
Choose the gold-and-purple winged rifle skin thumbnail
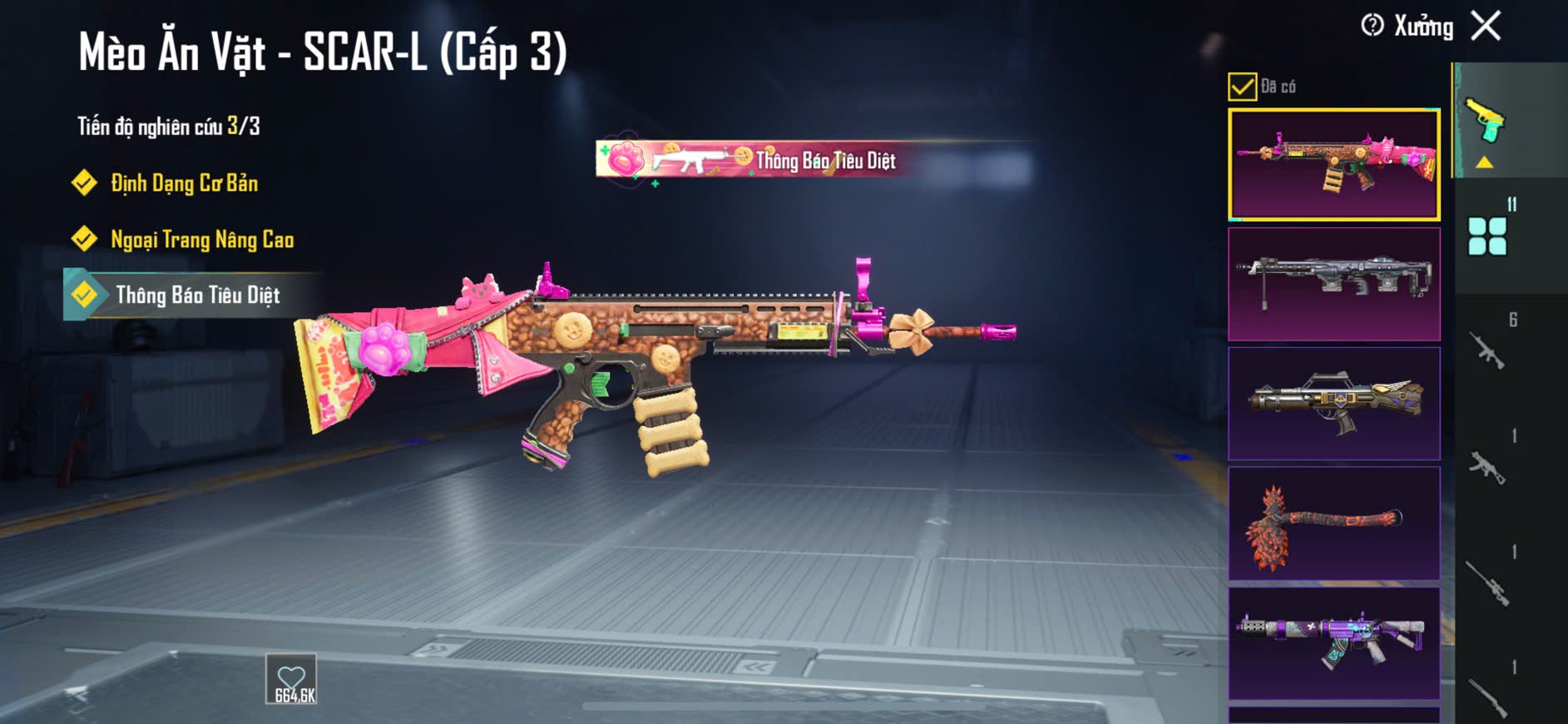[1333, 404]
